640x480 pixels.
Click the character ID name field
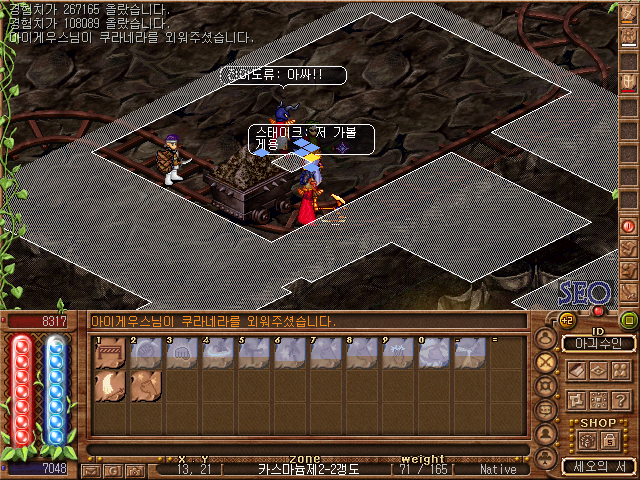pyautogui.click(x=598, y=344)
